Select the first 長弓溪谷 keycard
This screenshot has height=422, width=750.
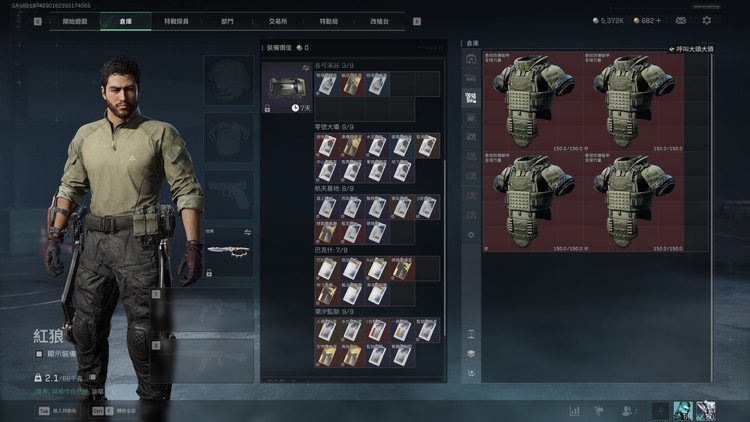[327, 85]
